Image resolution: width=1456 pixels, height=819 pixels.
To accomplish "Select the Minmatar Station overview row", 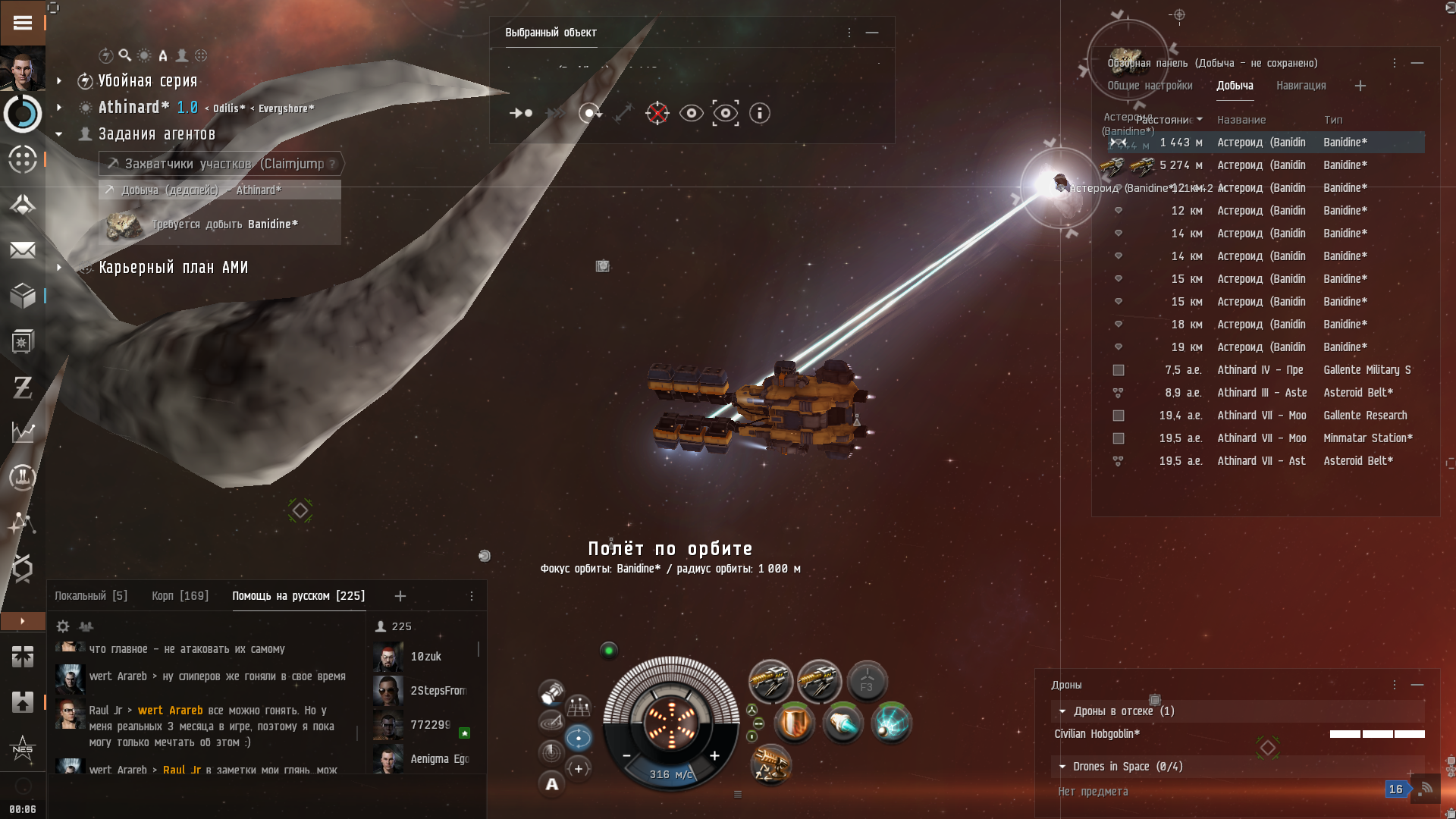I will 1260,438.
